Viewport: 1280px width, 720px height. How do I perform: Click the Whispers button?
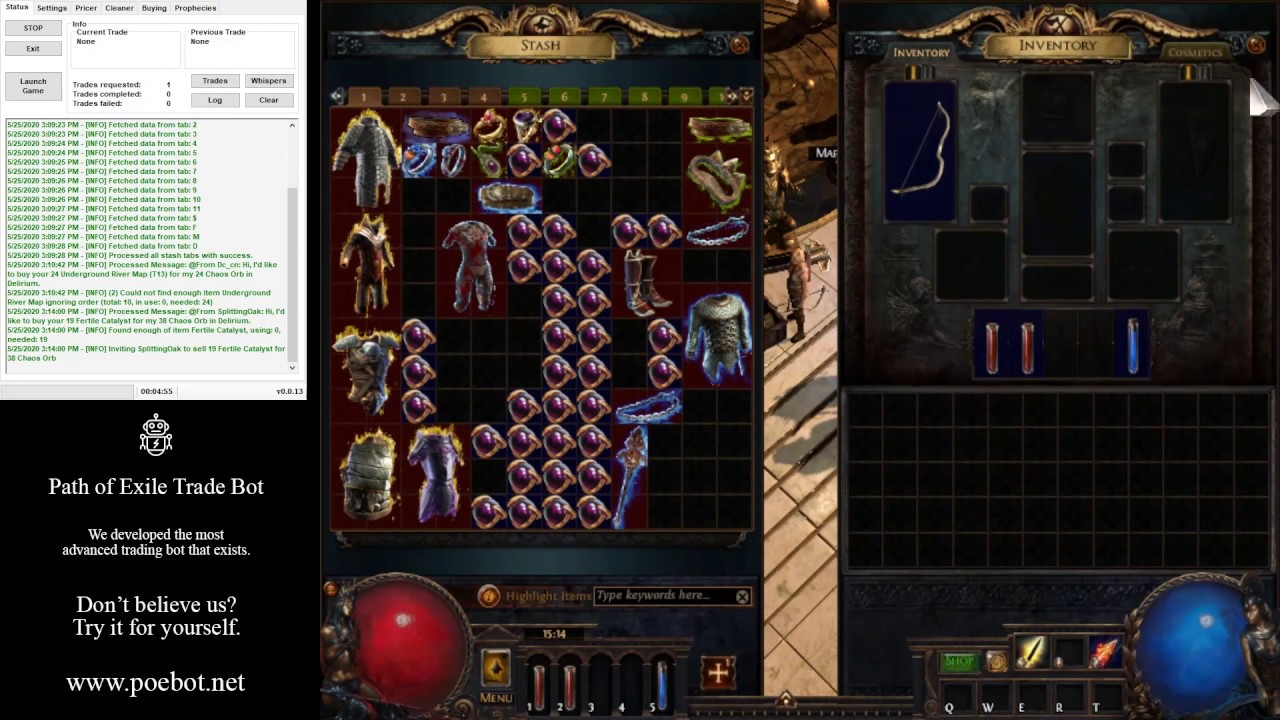click(268, 80)
